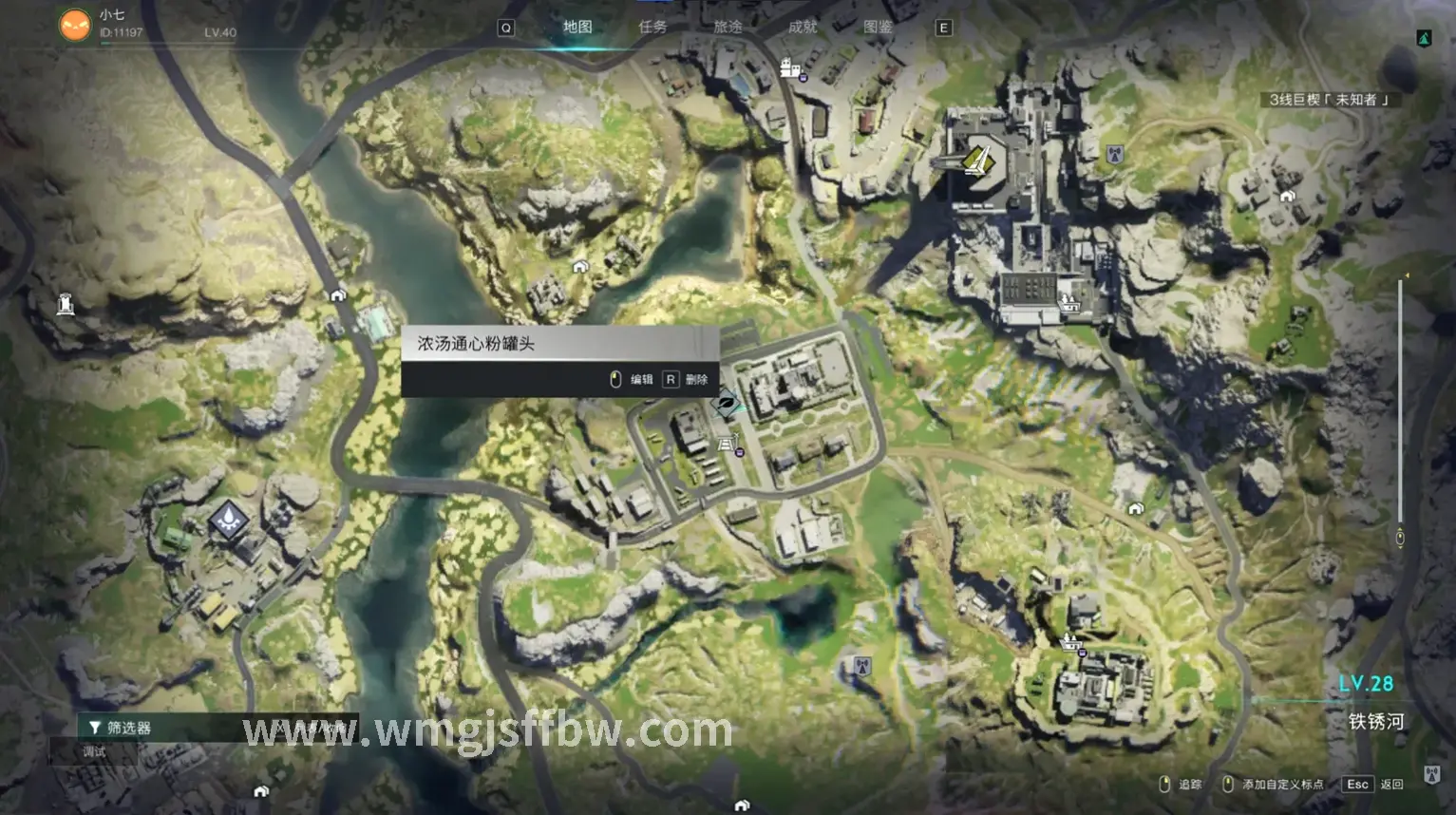Image resolution: width=1456 pixels, height=815 pixels.
Task: Select the 旅途 (Journey) tab
Action: click(728, 27)
